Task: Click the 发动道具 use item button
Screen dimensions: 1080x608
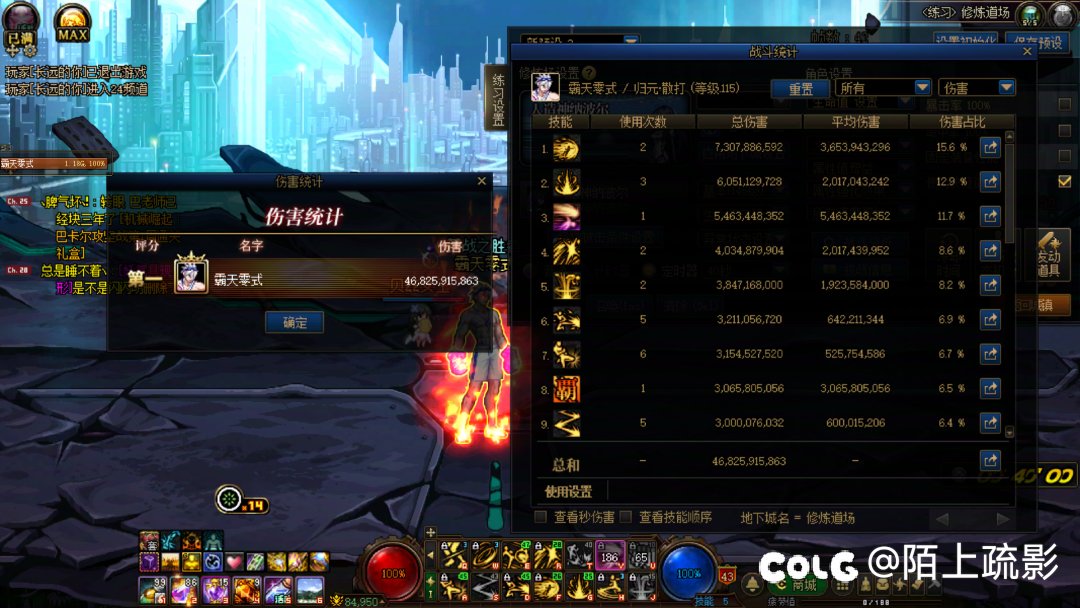Action: pos(1048,256)
